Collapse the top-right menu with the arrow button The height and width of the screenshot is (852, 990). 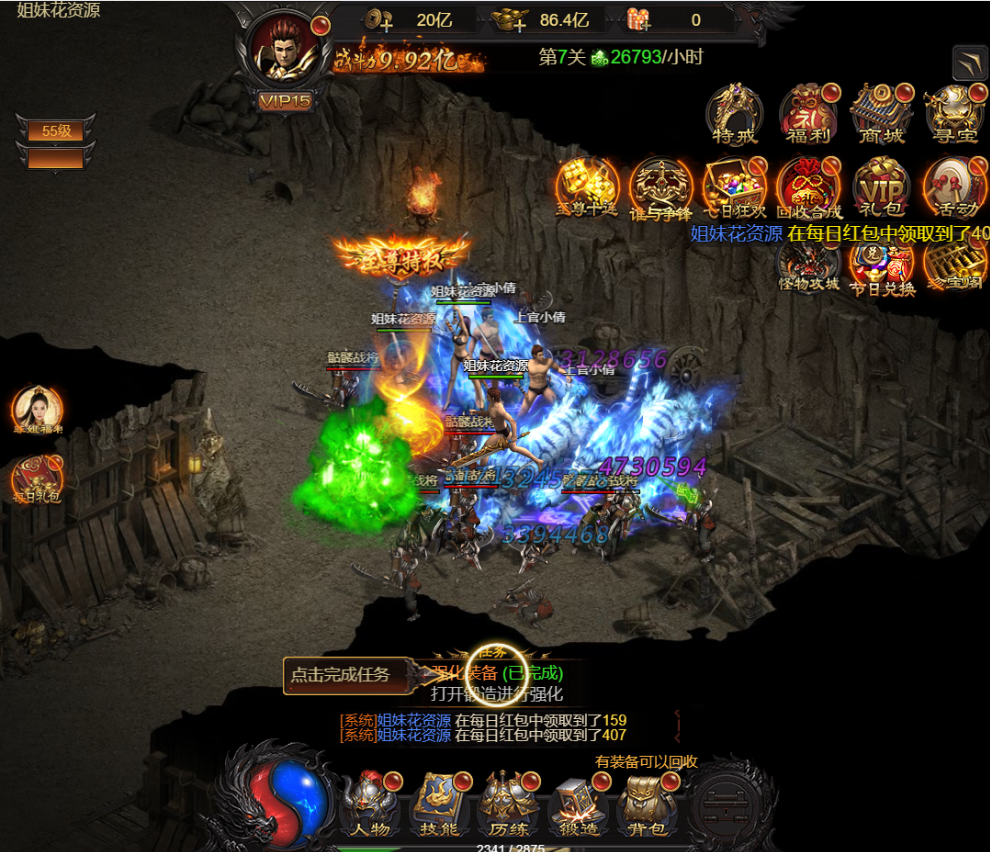pos(970,63)
